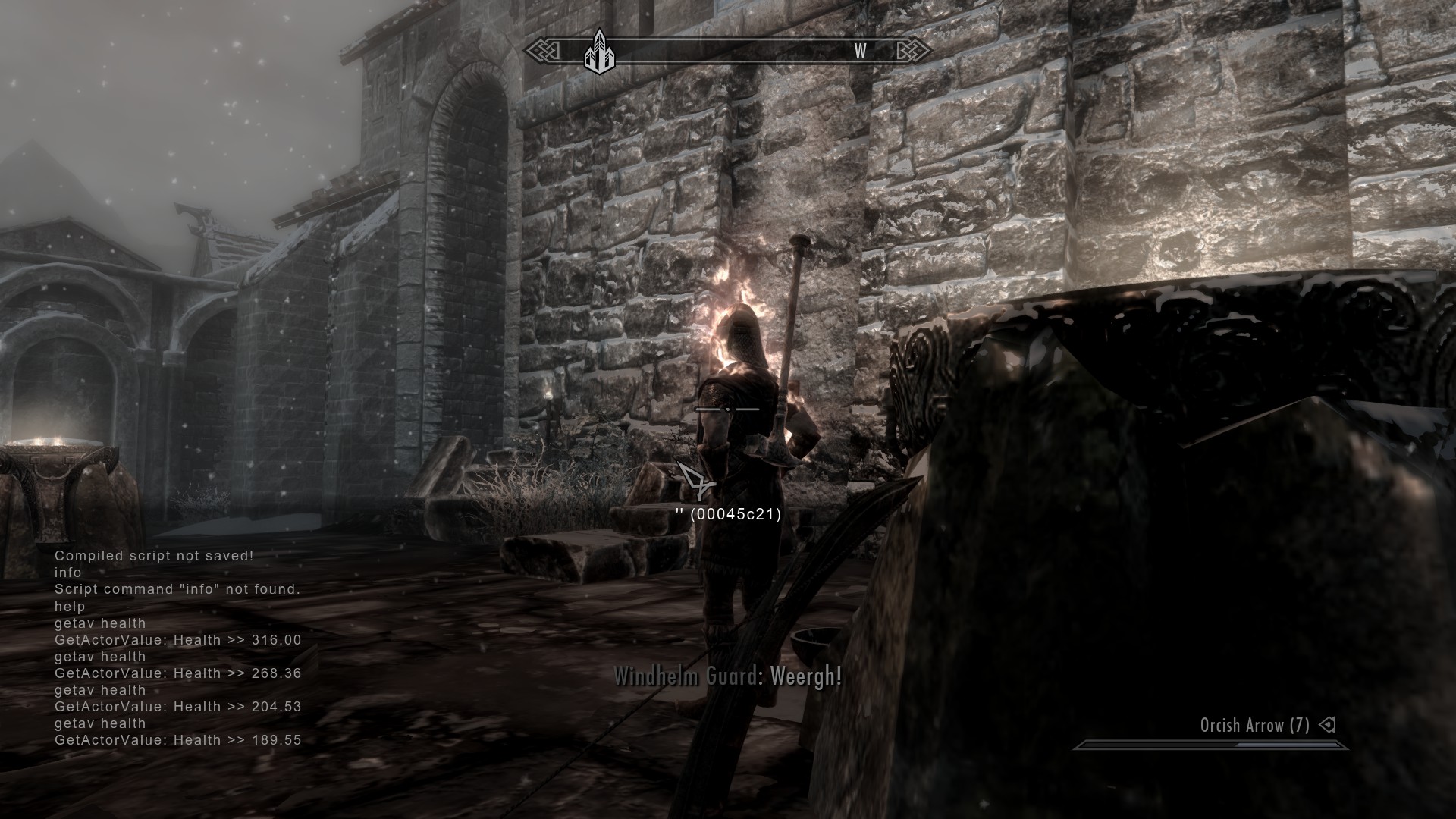Click the player location marker on the compass
The height and width of the screenshot is (819, 1456).
[598, 51]
